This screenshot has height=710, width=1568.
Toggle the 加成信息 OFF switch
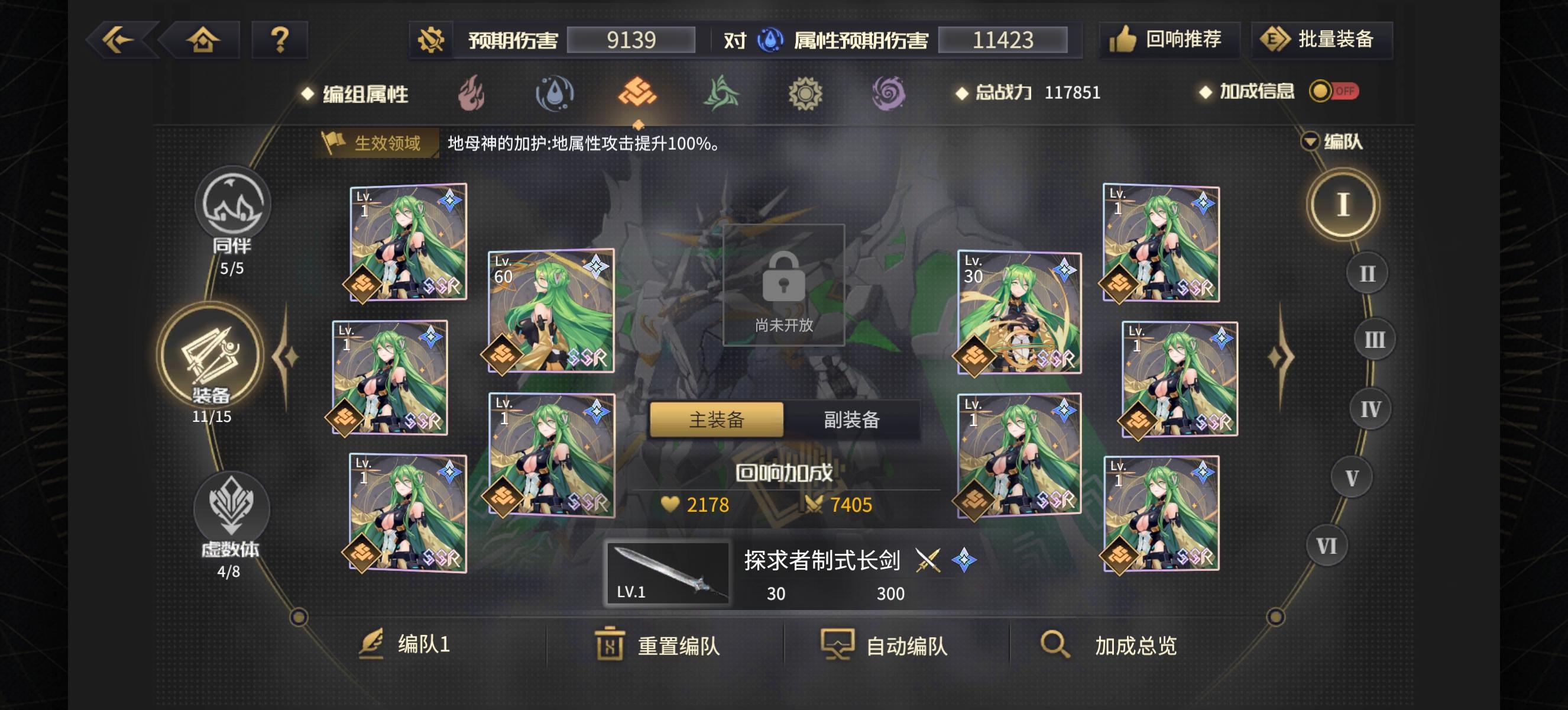click(x=1334, y=92)
